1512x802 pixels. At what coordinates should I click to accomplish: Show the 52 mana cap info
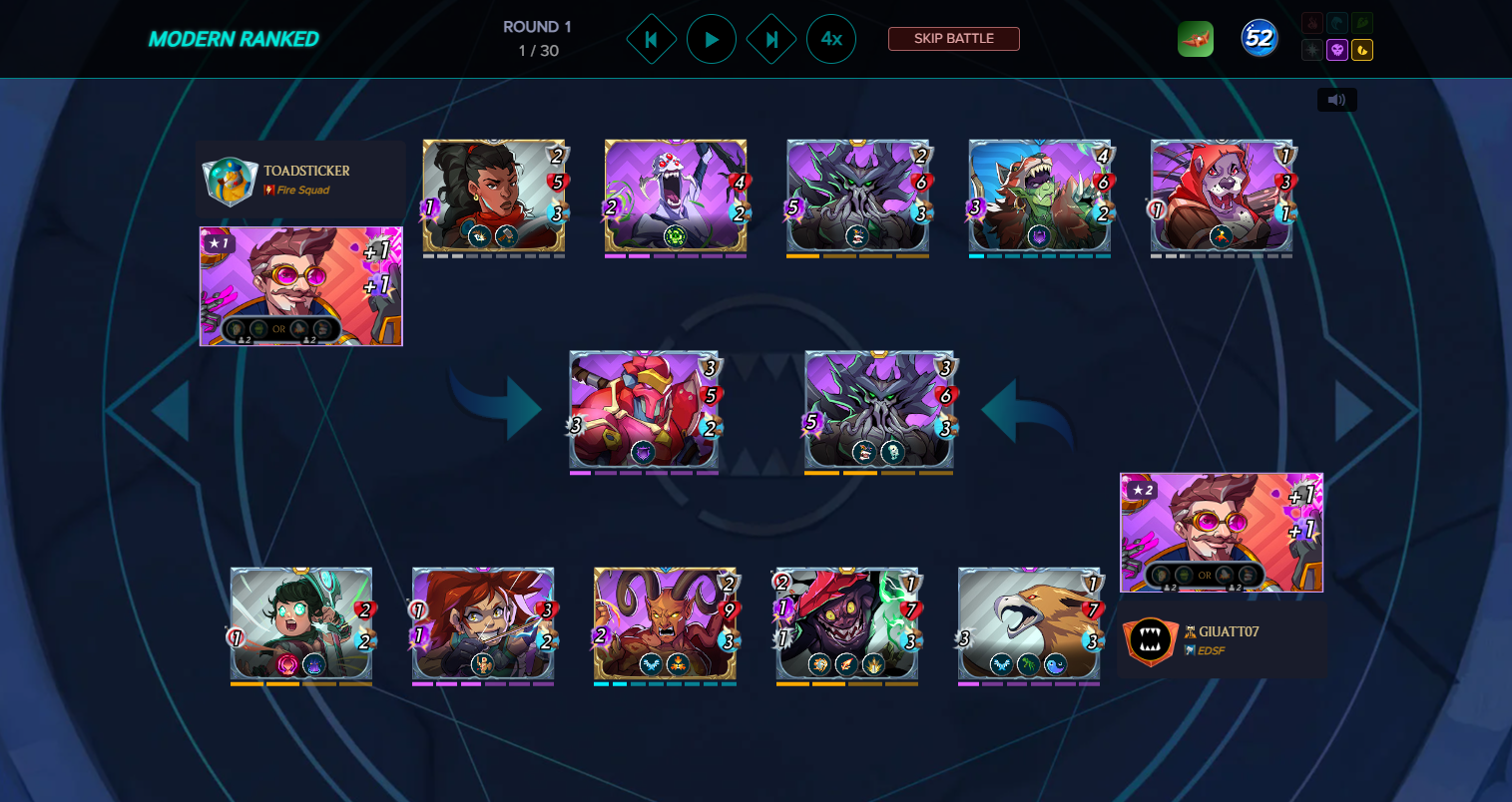[x=1260, y=39]
